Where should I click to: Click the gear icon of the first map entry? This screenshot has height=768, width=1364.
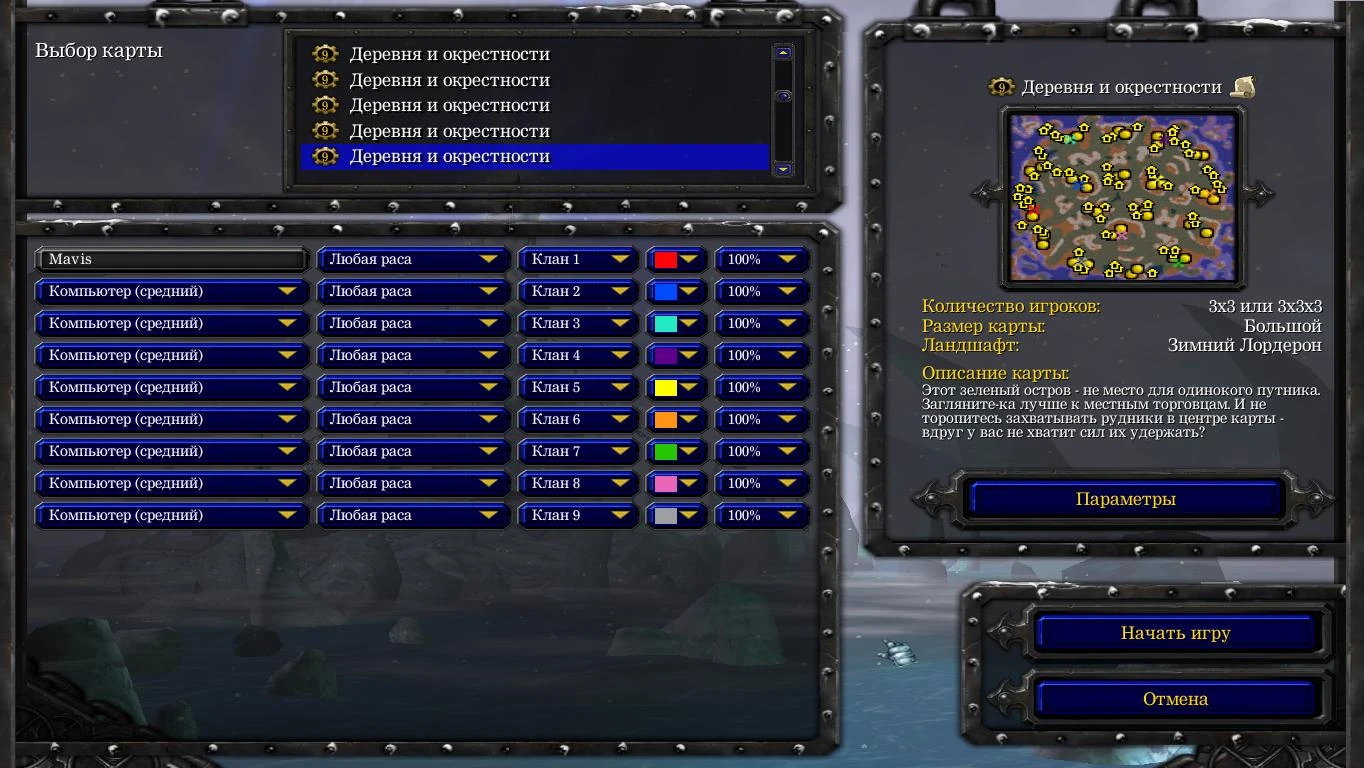pos(325,55)
